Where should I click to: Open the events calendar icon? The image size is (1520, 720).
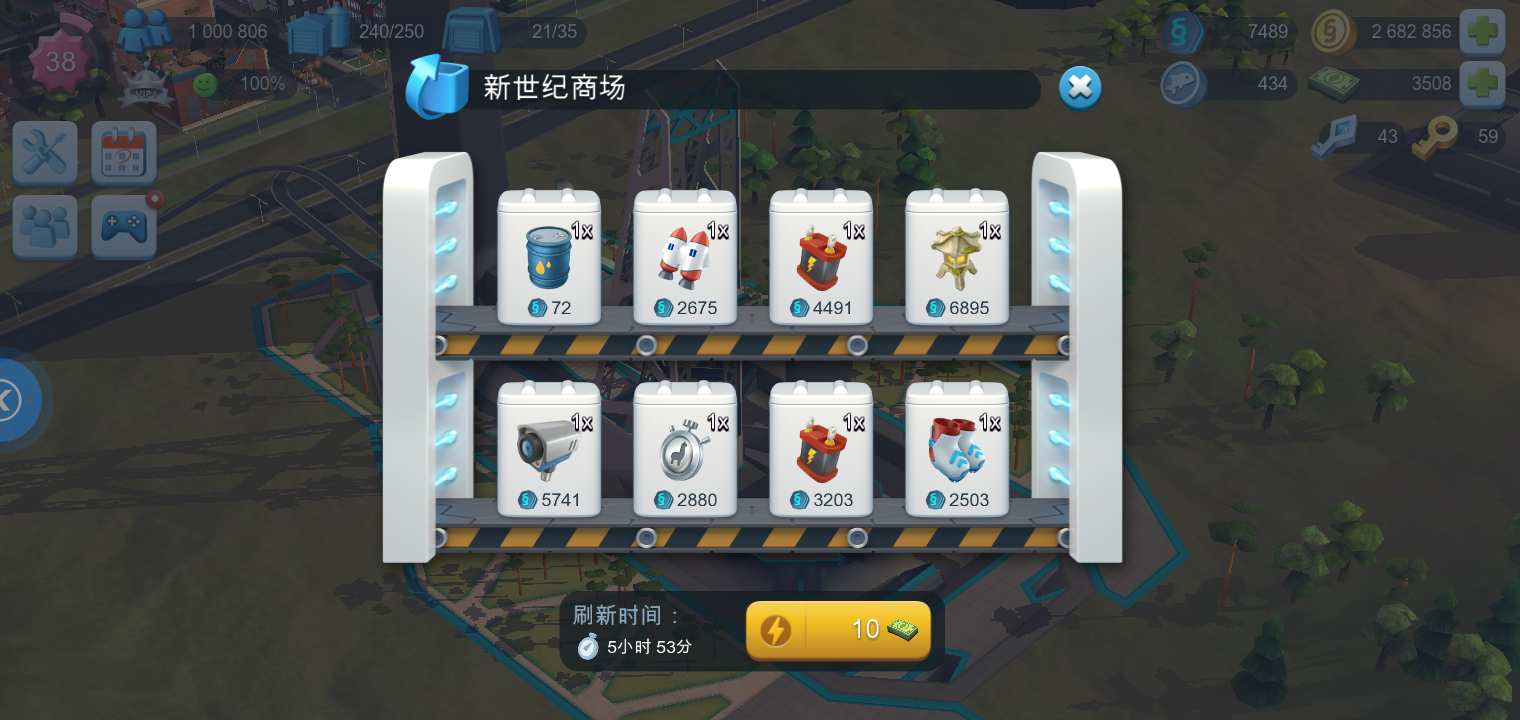click(x=122, y=151)
